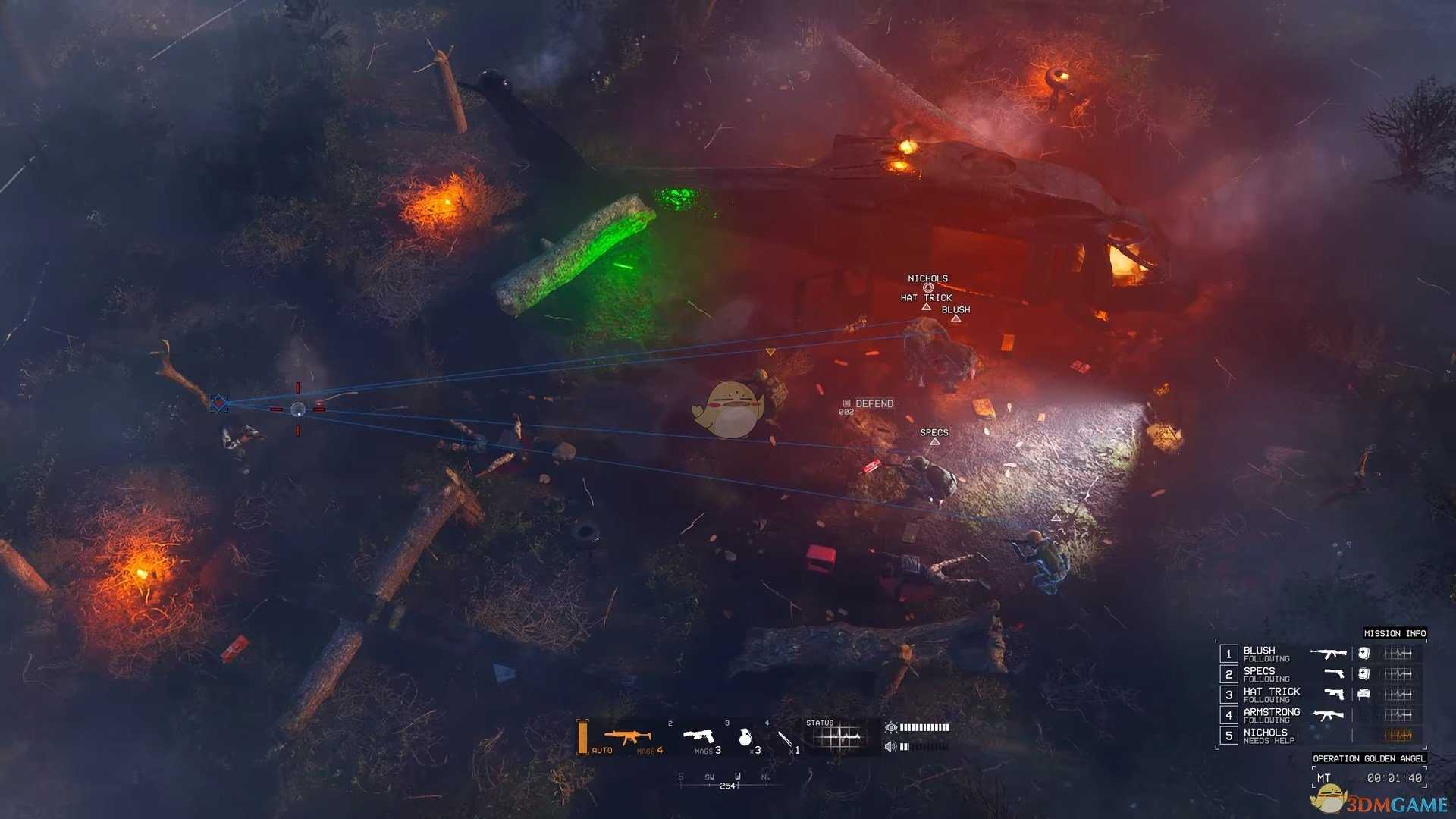
Task: Open the Mission Info panel
Action: point(1395,633)
